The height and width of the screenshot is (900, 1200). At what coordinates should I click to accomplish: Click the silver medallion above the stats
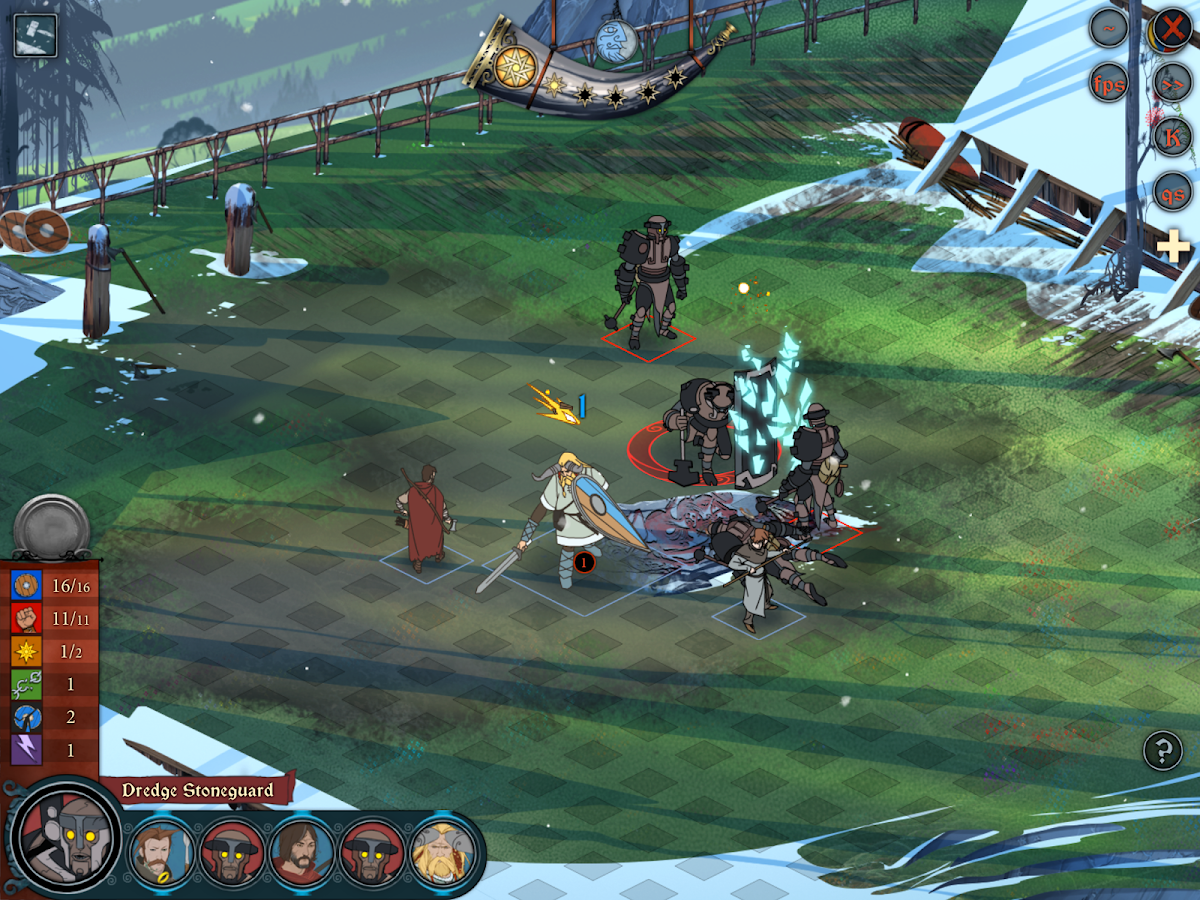[x=52, y=525]
